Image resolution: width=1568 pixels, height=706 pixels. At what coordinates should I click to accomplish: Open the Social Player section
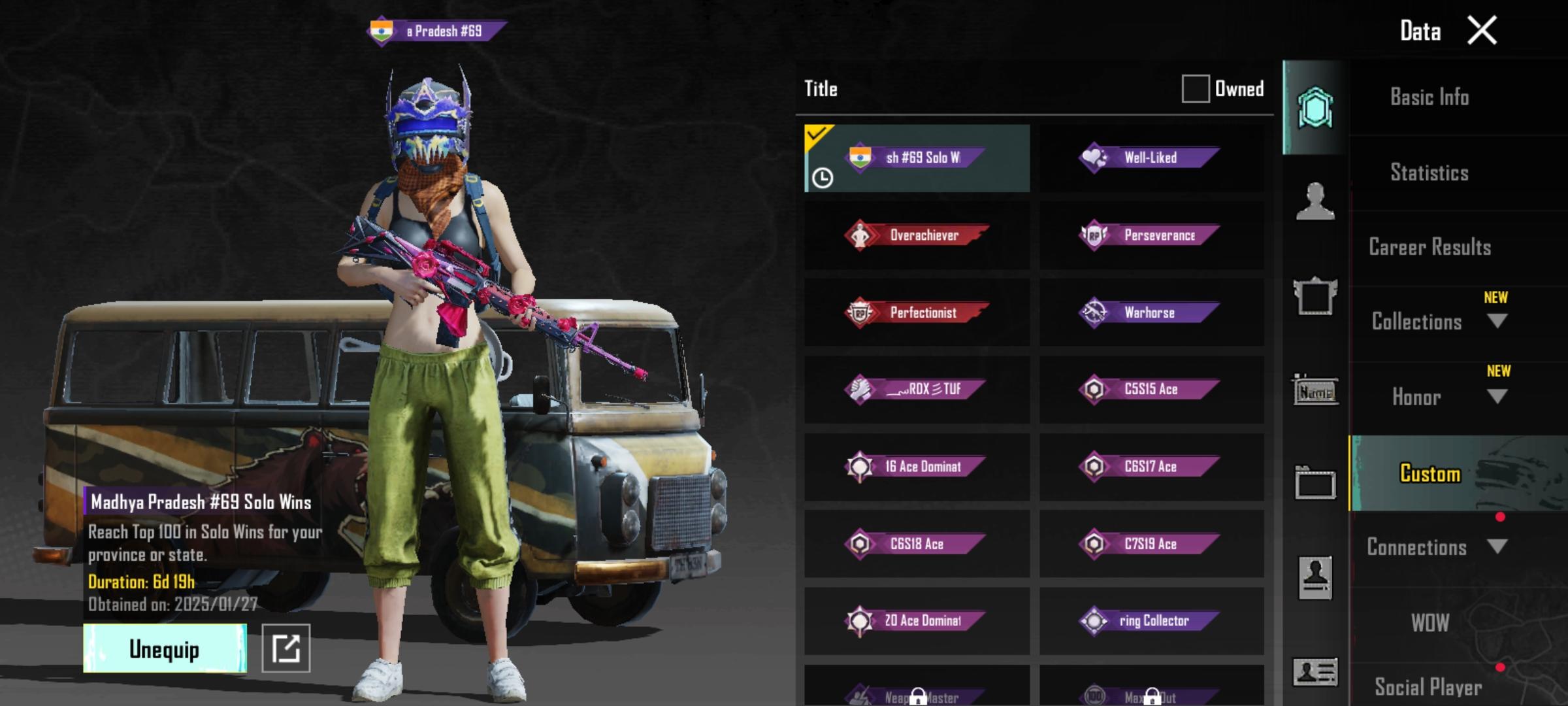[x=1429, y=686]
